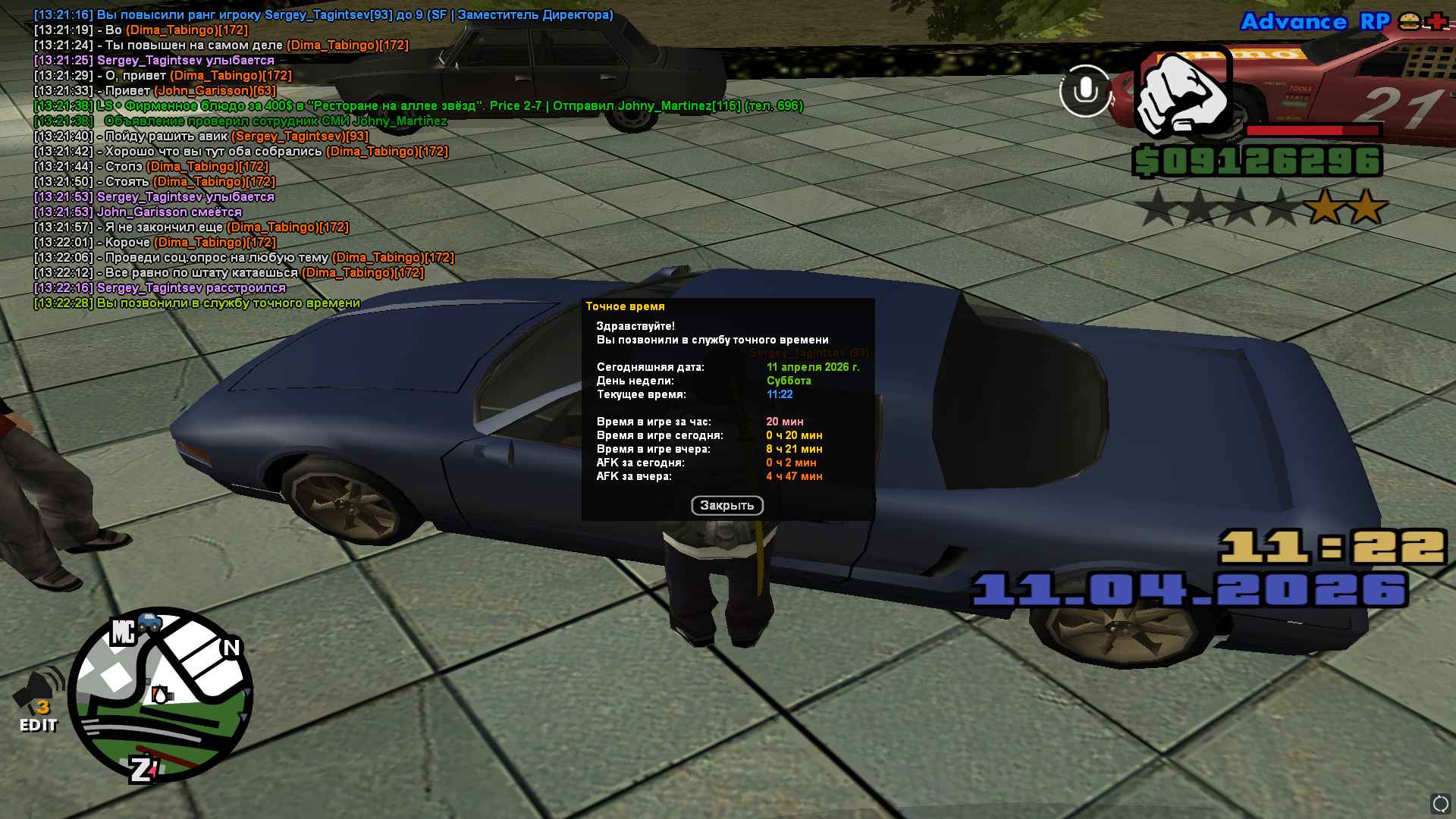The height and width of the screenshot is (819, 1456).
Task: Close the exact time dialog with Закрыть
Action: (726, 506)
